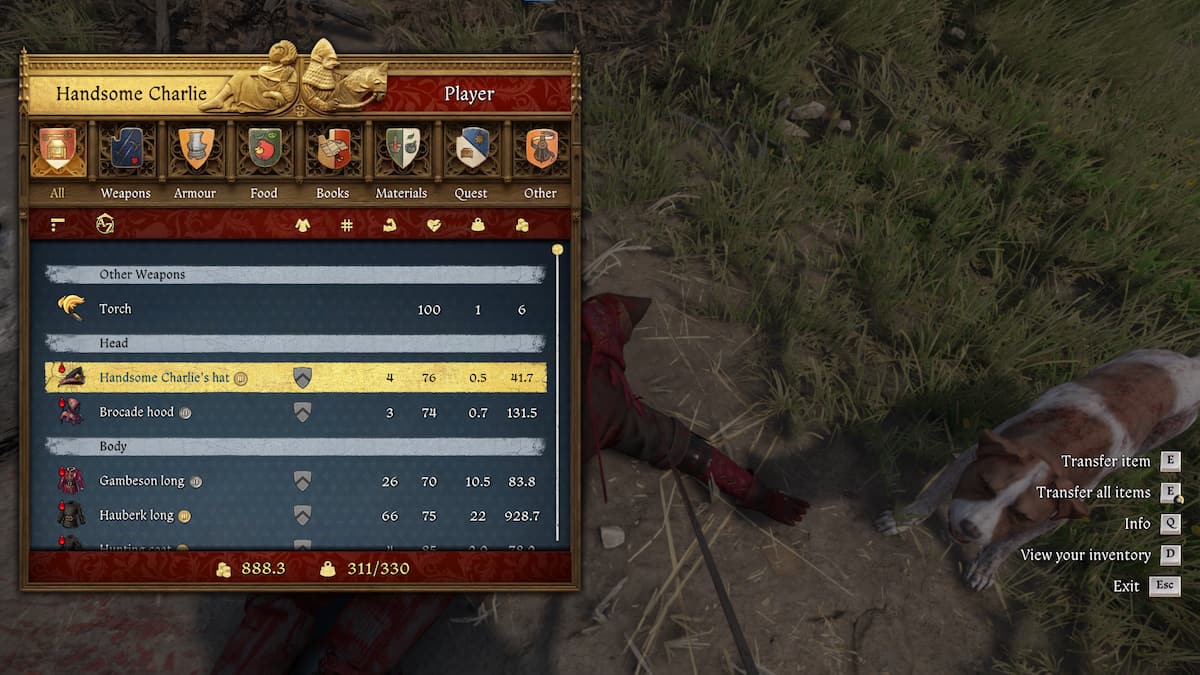Image resolution: width=1200 pixels, height=675 pixels.
Task: Sort items by quantity hash icon
Action: point(346,225)
